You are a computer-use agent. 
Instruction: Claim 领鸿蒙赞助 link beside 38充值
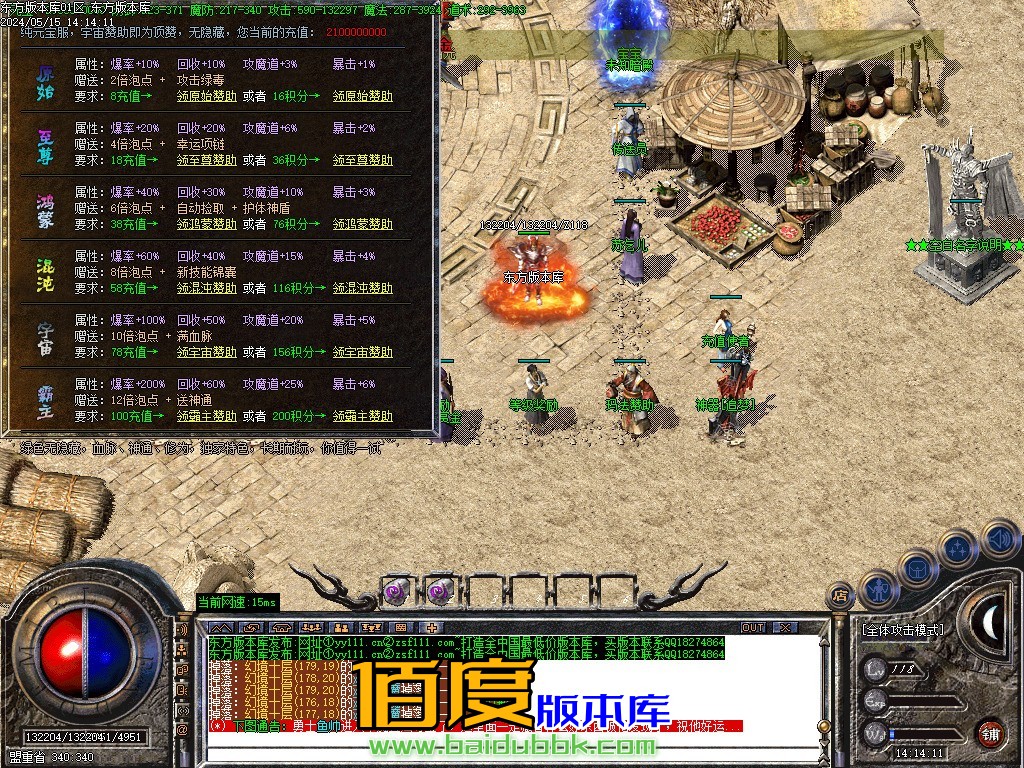(207, 224)
